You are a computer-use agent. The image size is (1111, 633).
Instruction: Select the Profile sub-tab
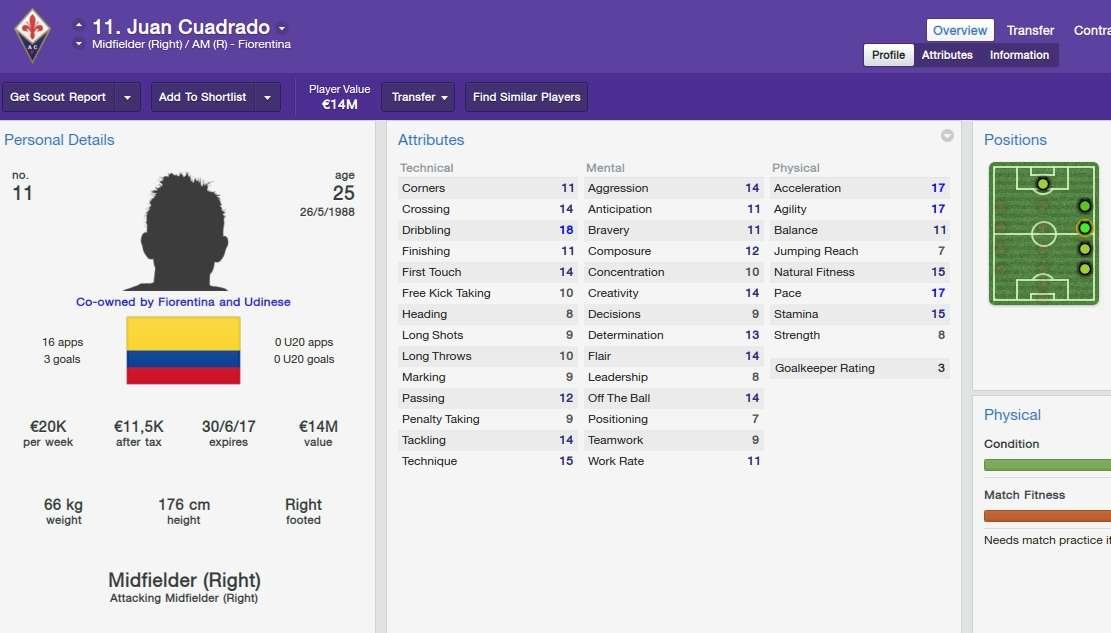[x=888, y=55]
